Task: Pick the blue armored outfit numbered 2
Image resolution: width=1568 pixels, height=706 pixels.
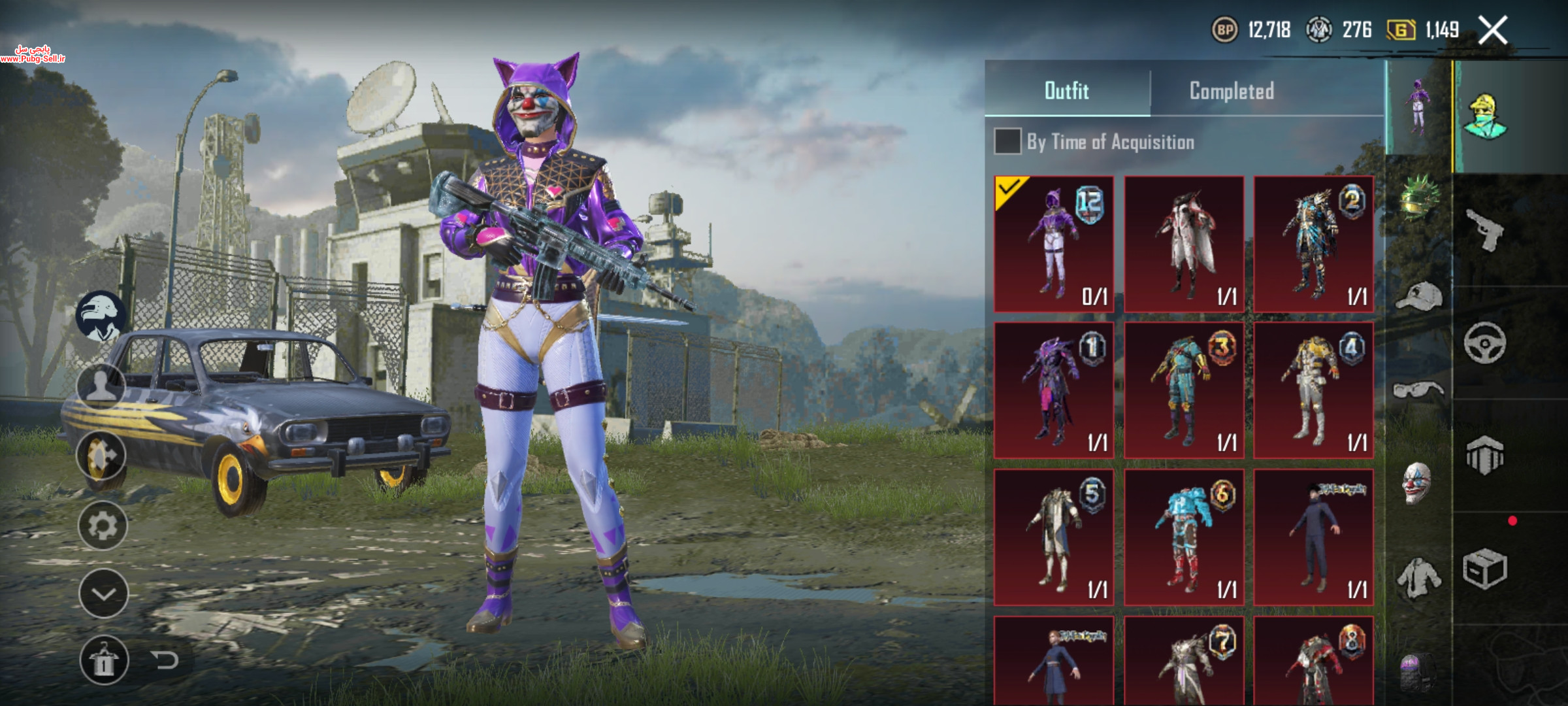Action: pos(1313,244)
